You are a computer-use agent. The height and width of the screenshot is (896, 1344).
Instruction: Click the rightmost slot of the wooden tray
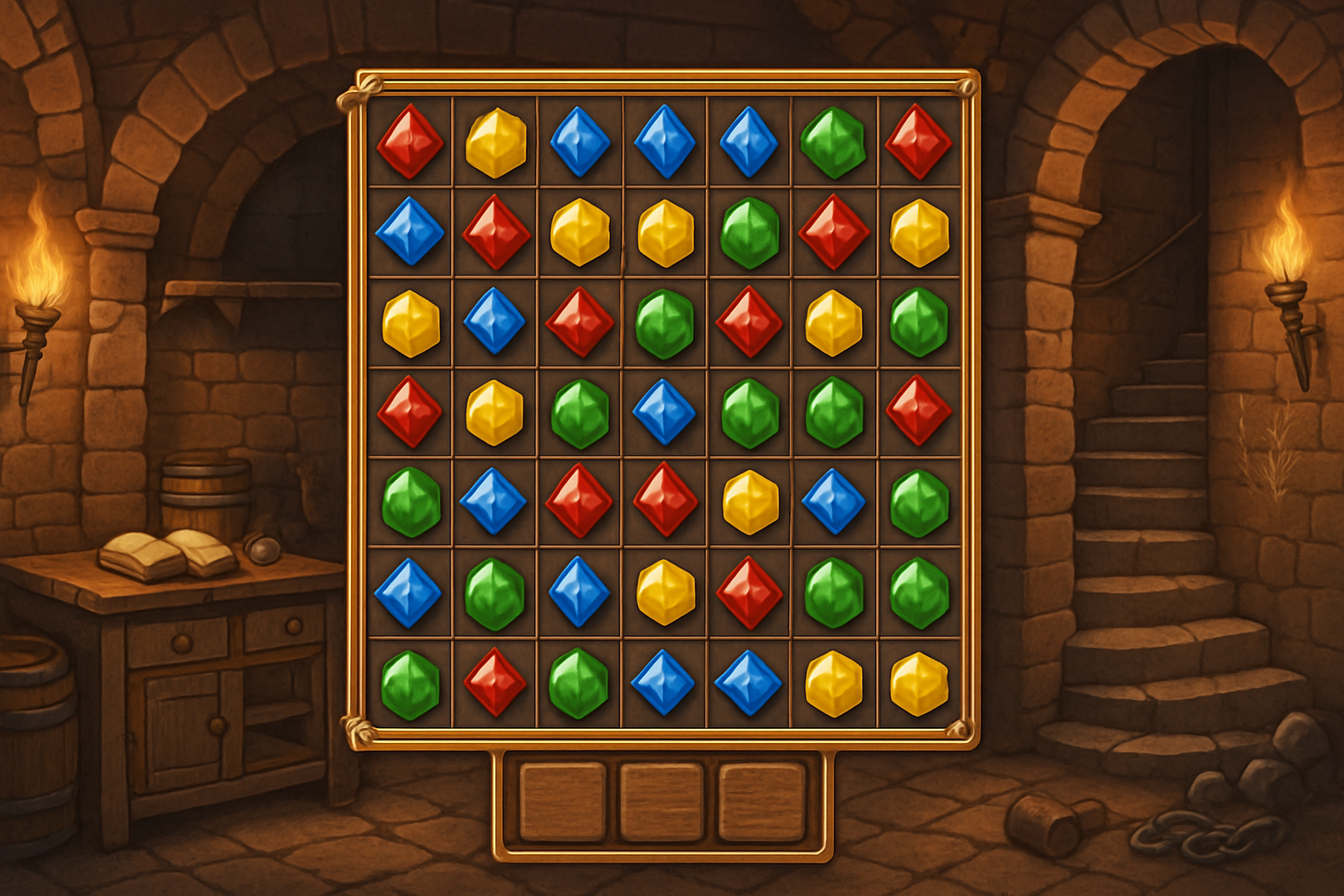click(x=763, y=801)
